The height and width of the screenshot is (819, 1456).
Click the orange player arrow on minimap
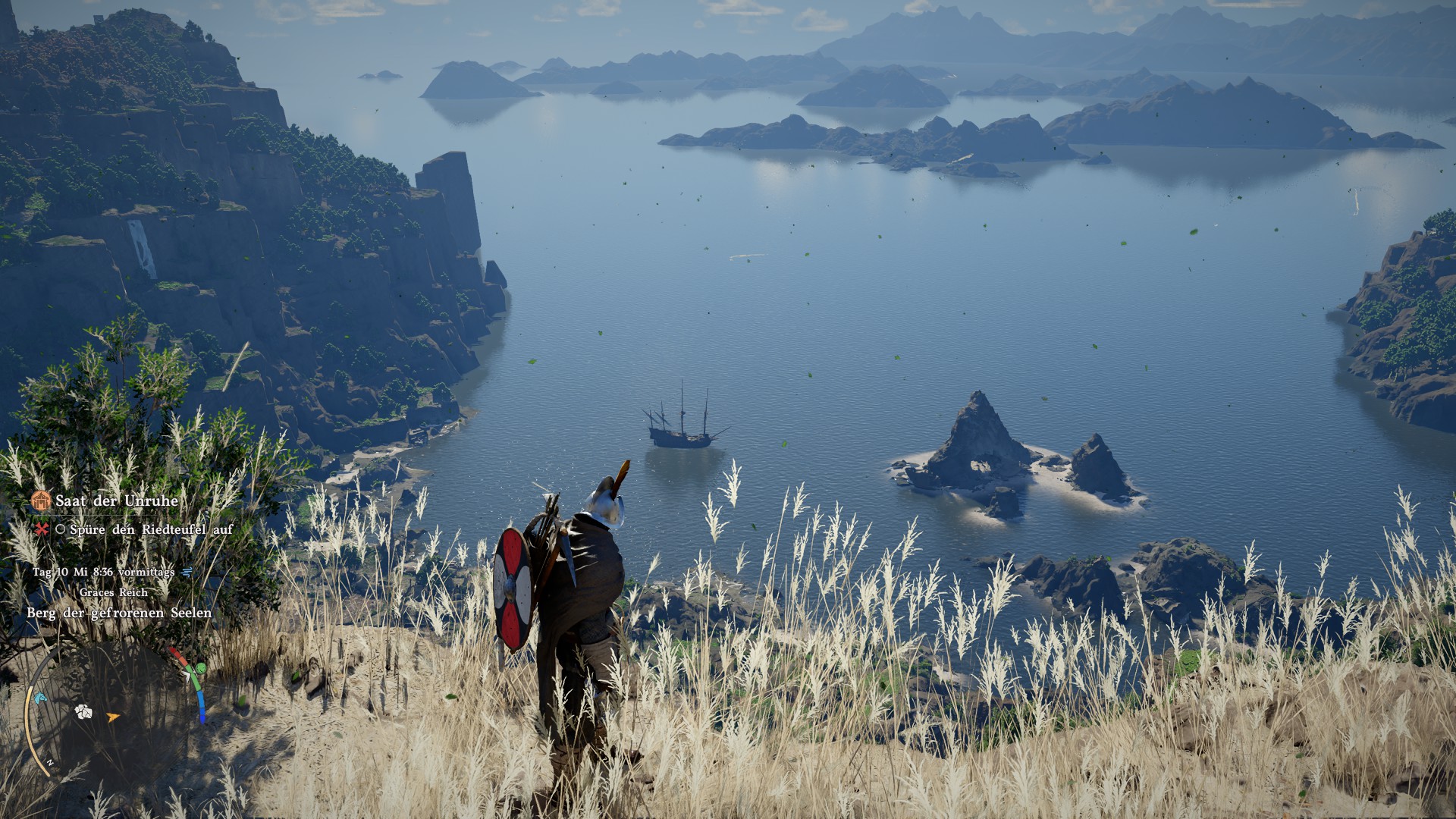coord(113,717)
